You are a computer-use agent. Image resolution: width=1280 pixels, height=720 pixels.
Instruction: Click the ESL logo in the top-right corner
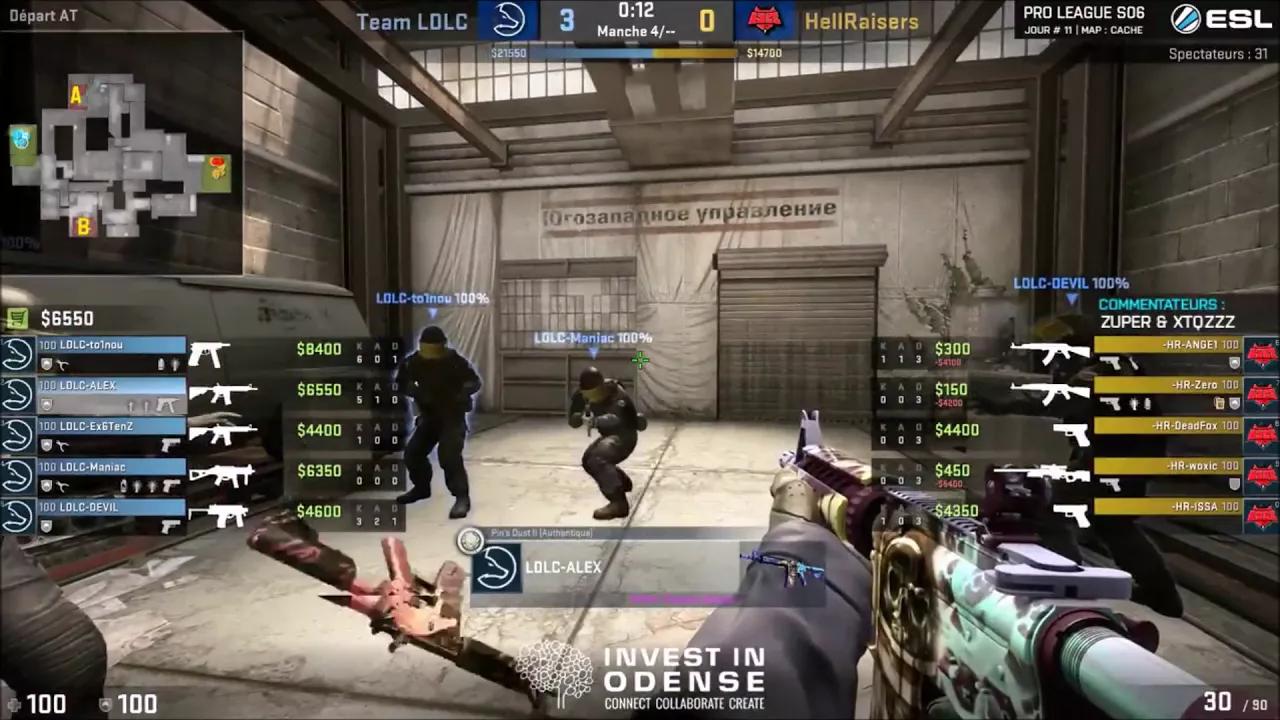[x=1223, y=20]
